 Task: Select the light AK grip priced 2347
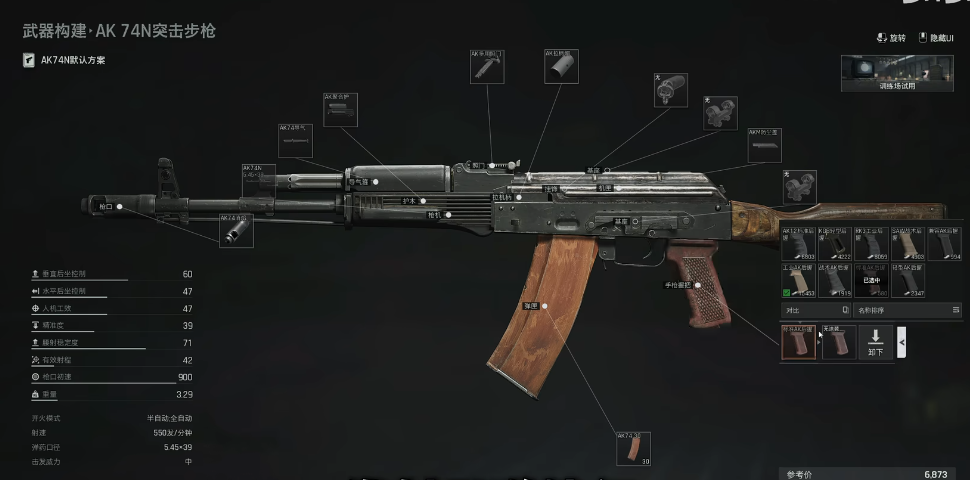tap(908, 281)
